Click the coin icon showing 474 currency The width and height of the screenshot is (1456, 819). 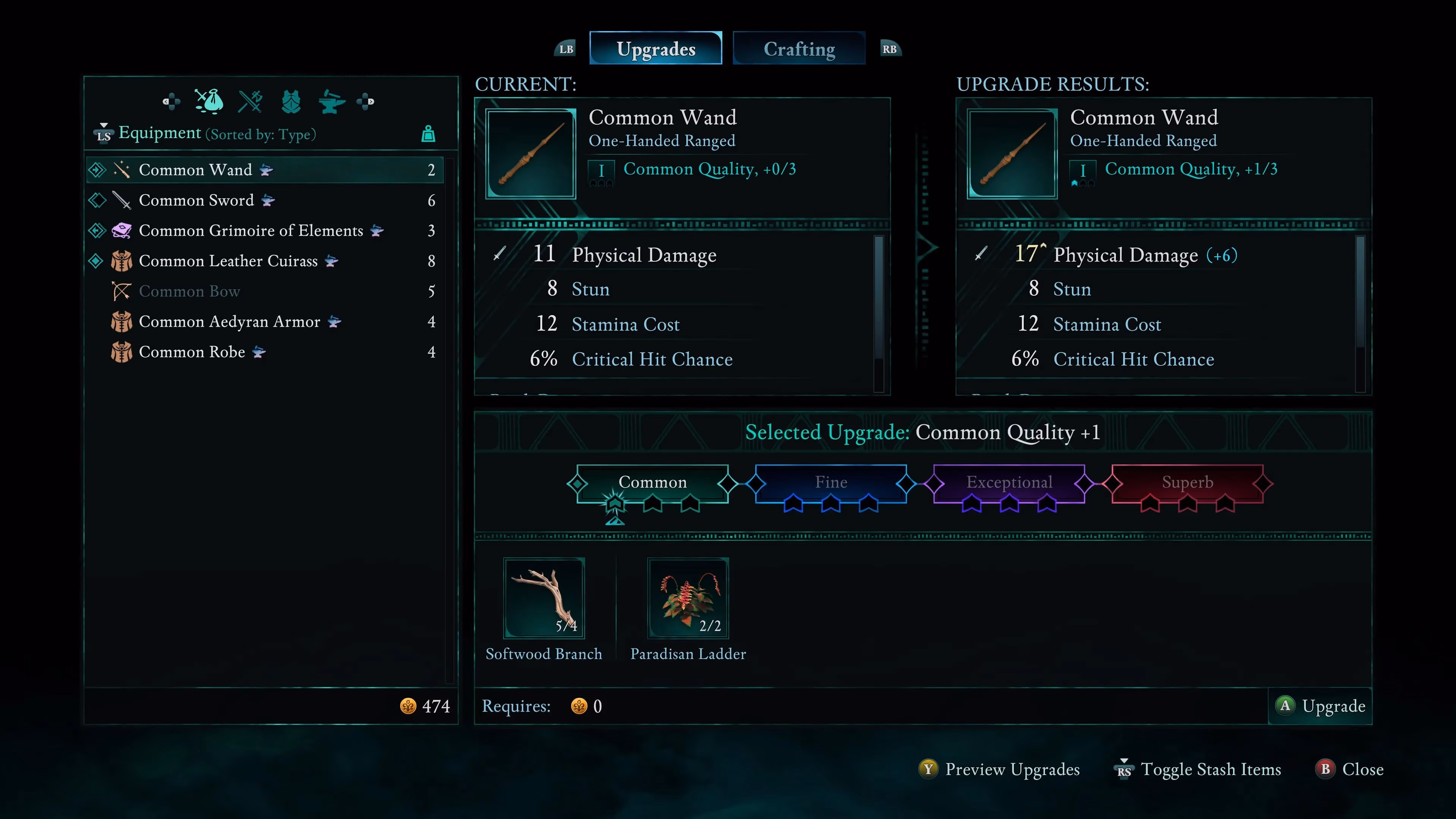[x=409, y=706]
